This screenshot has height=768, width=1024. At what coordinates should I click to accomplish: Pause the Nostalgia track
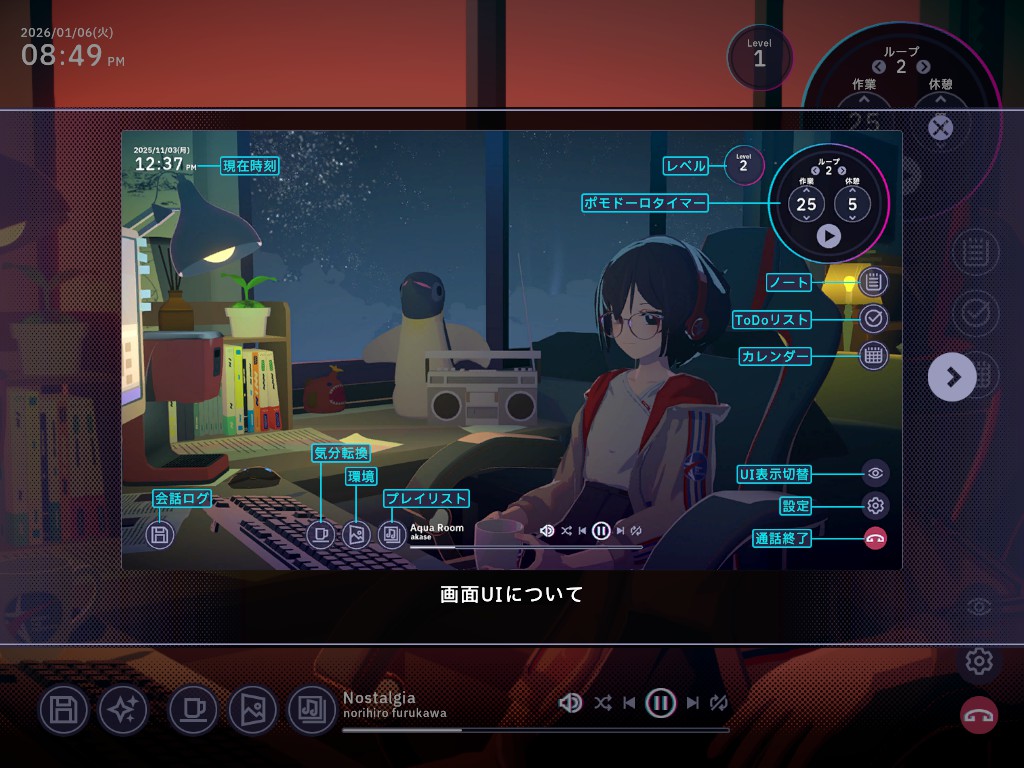click(x=660, y=703)
